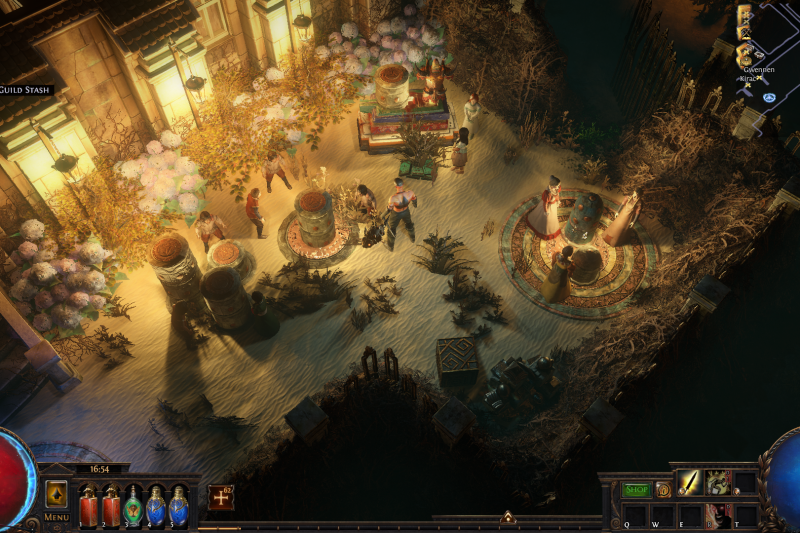Open the Menu button

(x=56, y=517)
